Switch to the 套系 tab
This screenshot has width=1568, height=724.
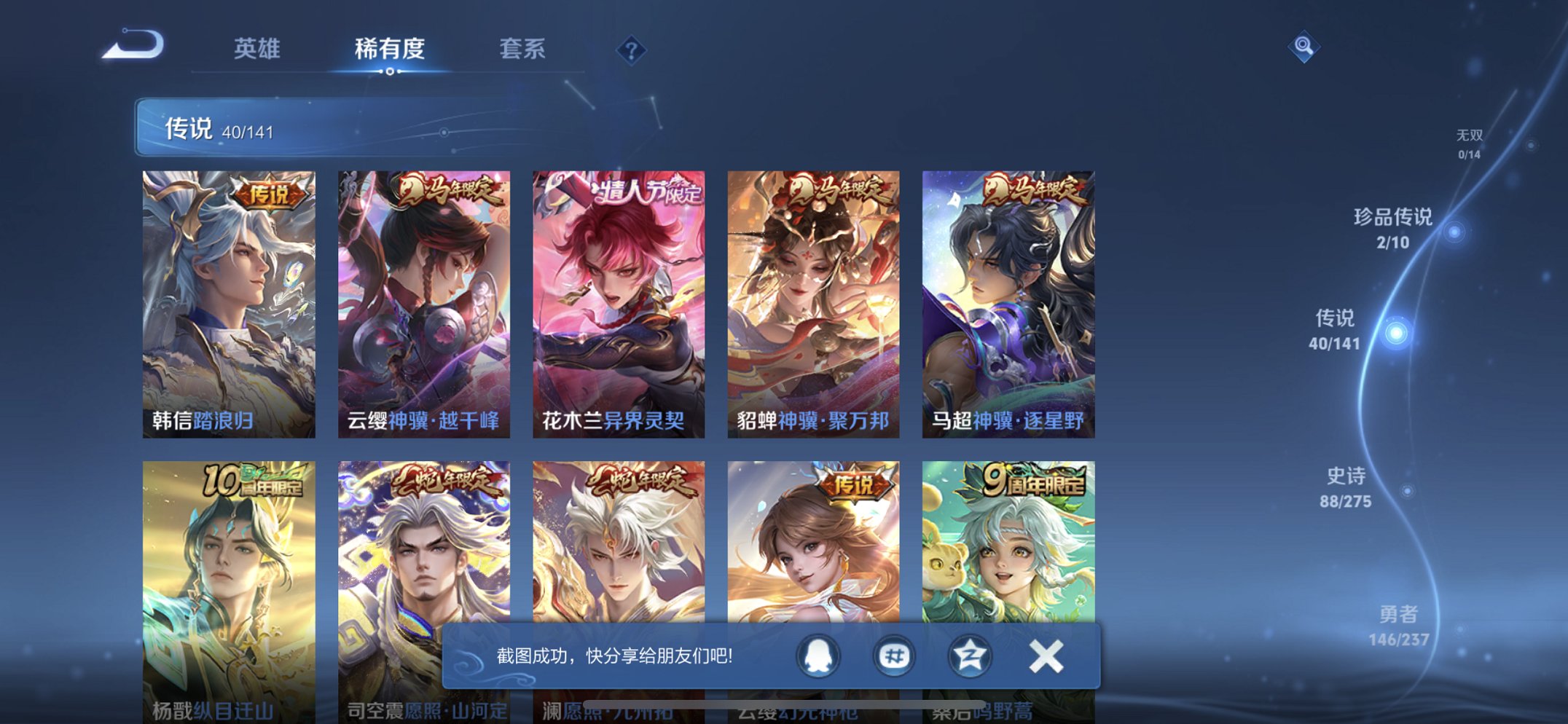point(523,49)
